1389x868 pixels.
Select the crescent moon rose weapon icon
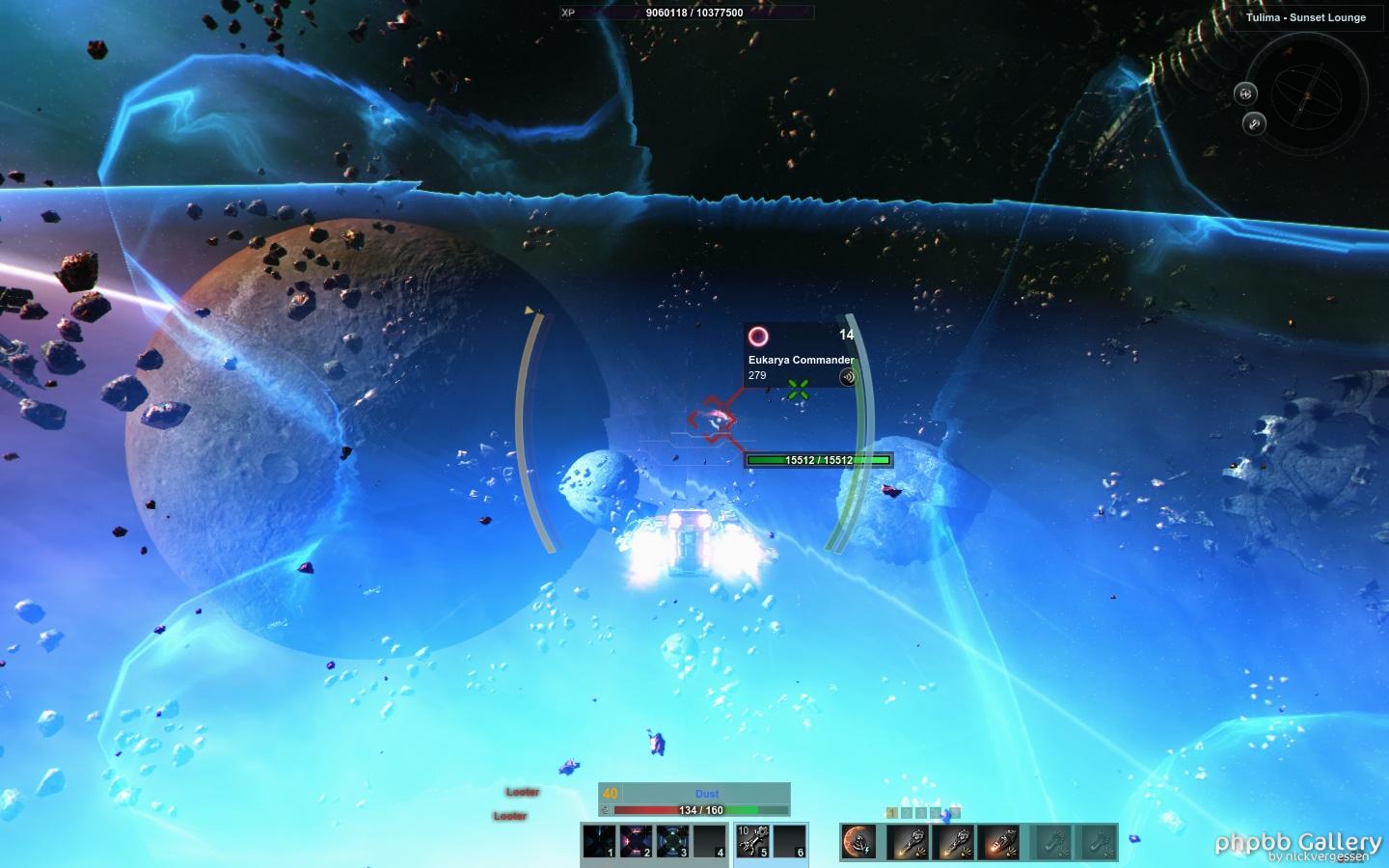coord(858,842)
